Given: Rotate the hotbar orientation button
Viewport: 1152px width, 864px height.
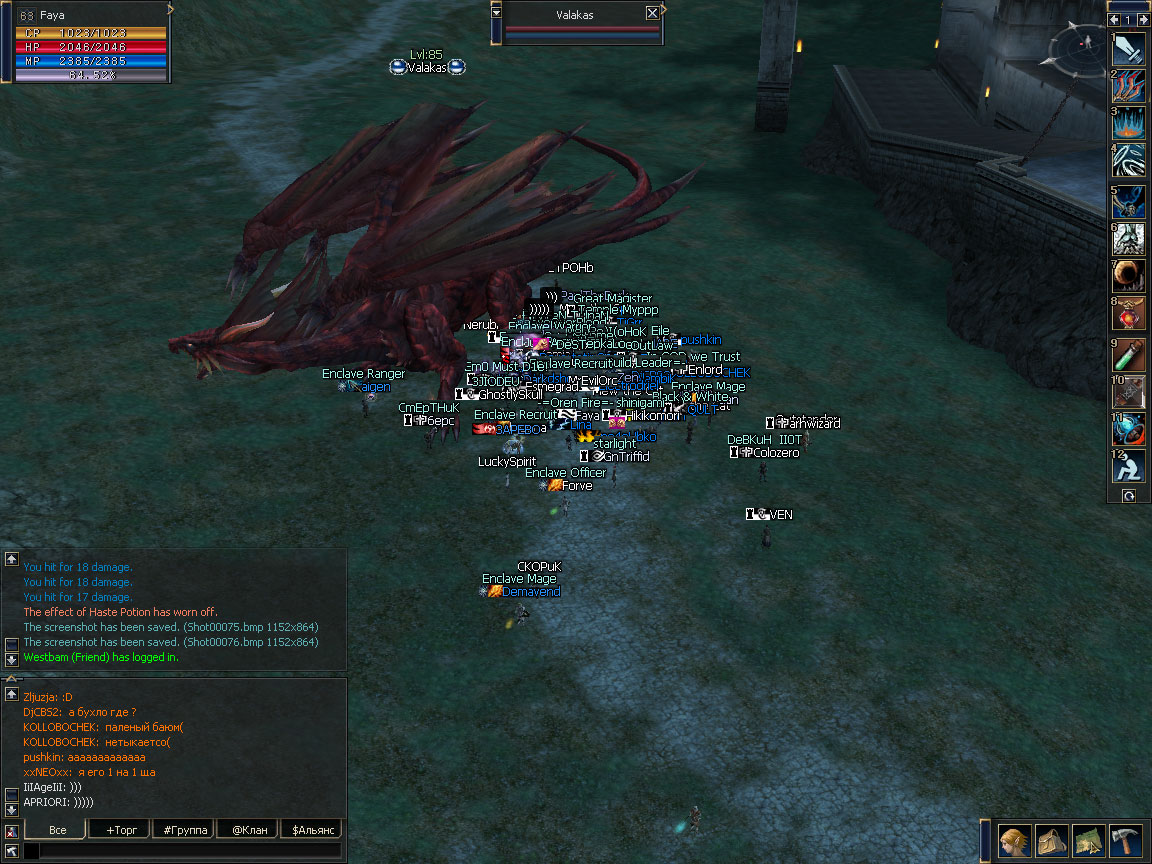Looking at the screenshot, I should tap(1129, 495).
